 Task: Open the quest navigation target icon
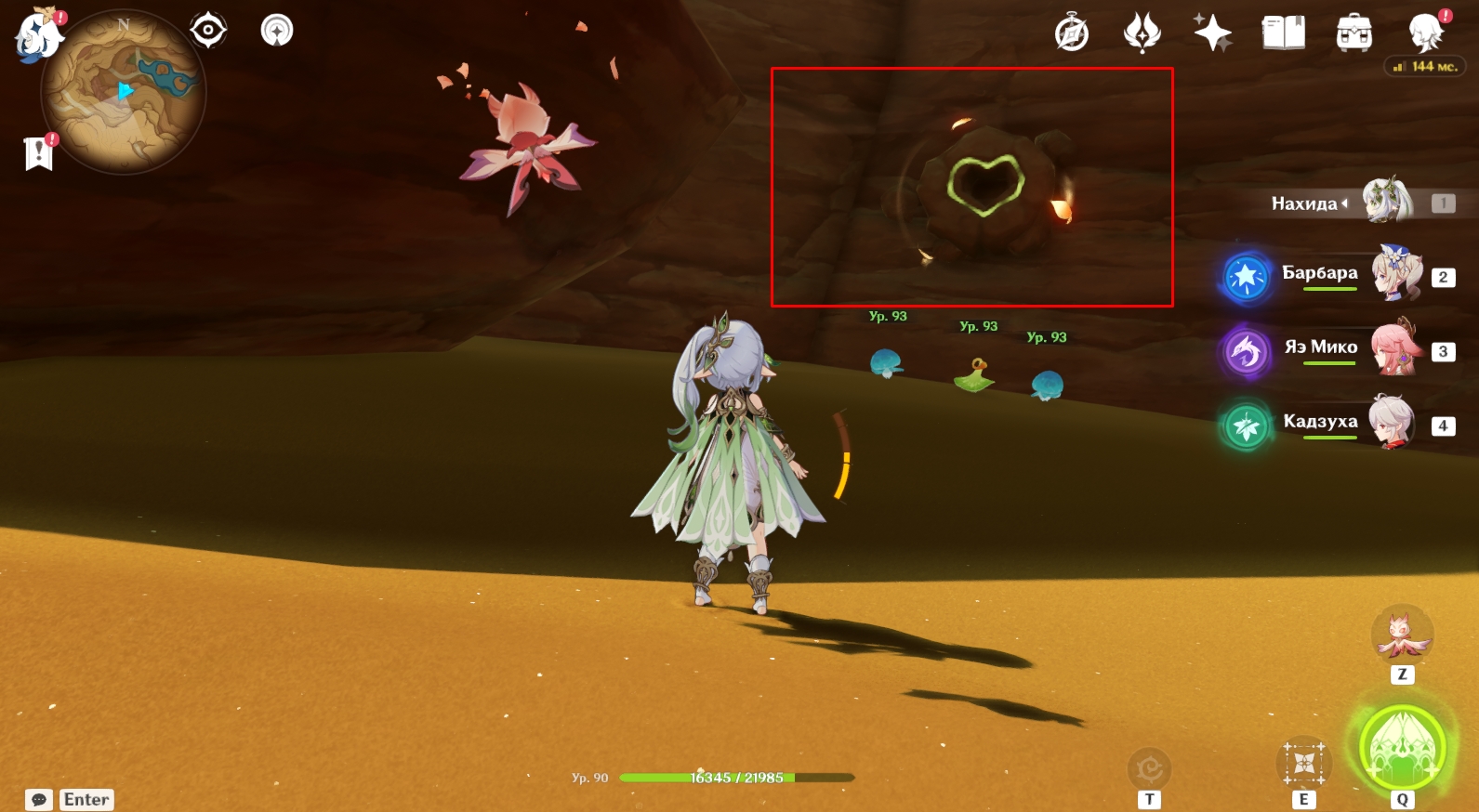coord(207,31)
